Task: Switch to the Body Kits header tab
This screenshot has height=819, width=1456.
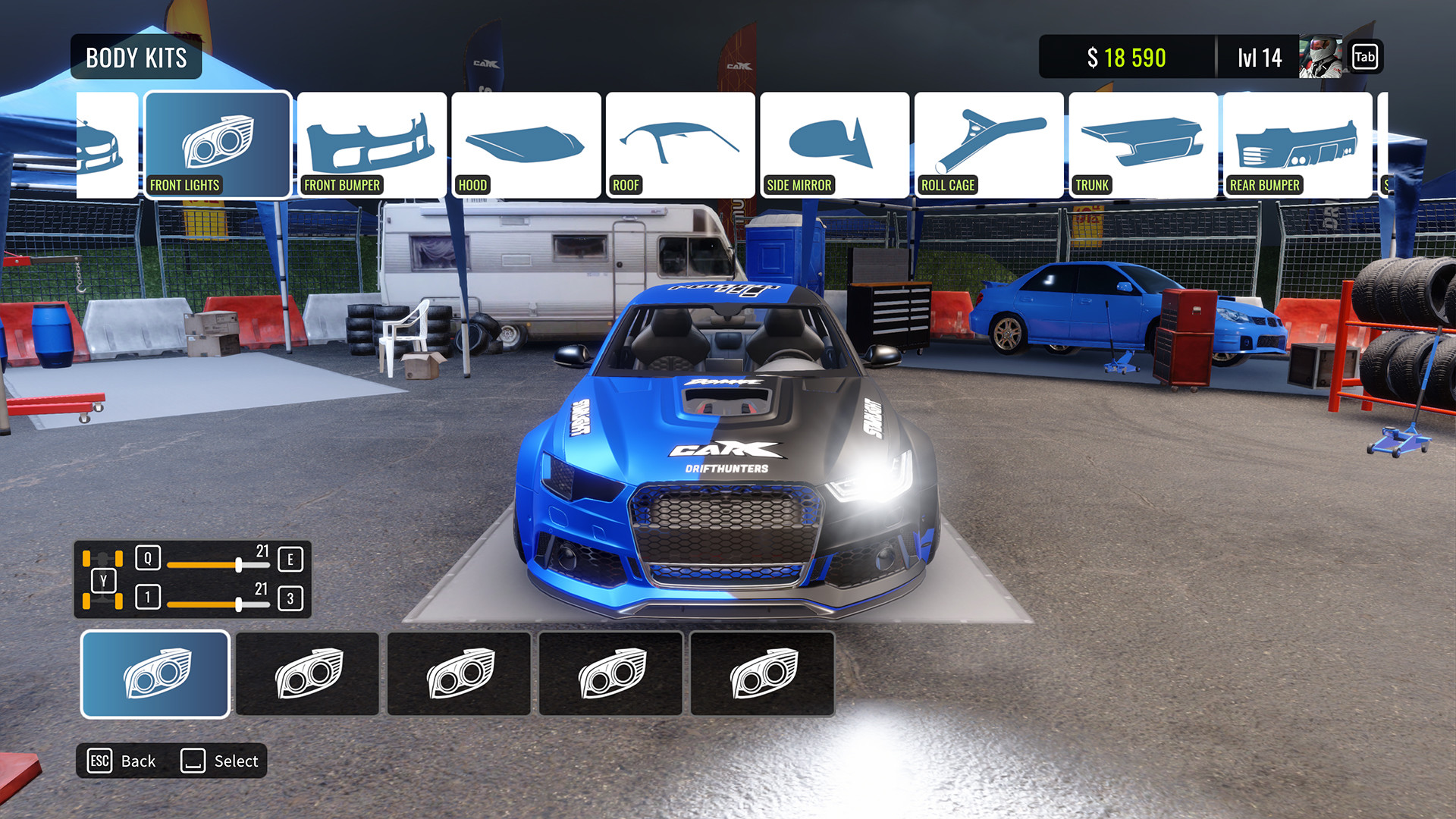Action: pos(135,57)
